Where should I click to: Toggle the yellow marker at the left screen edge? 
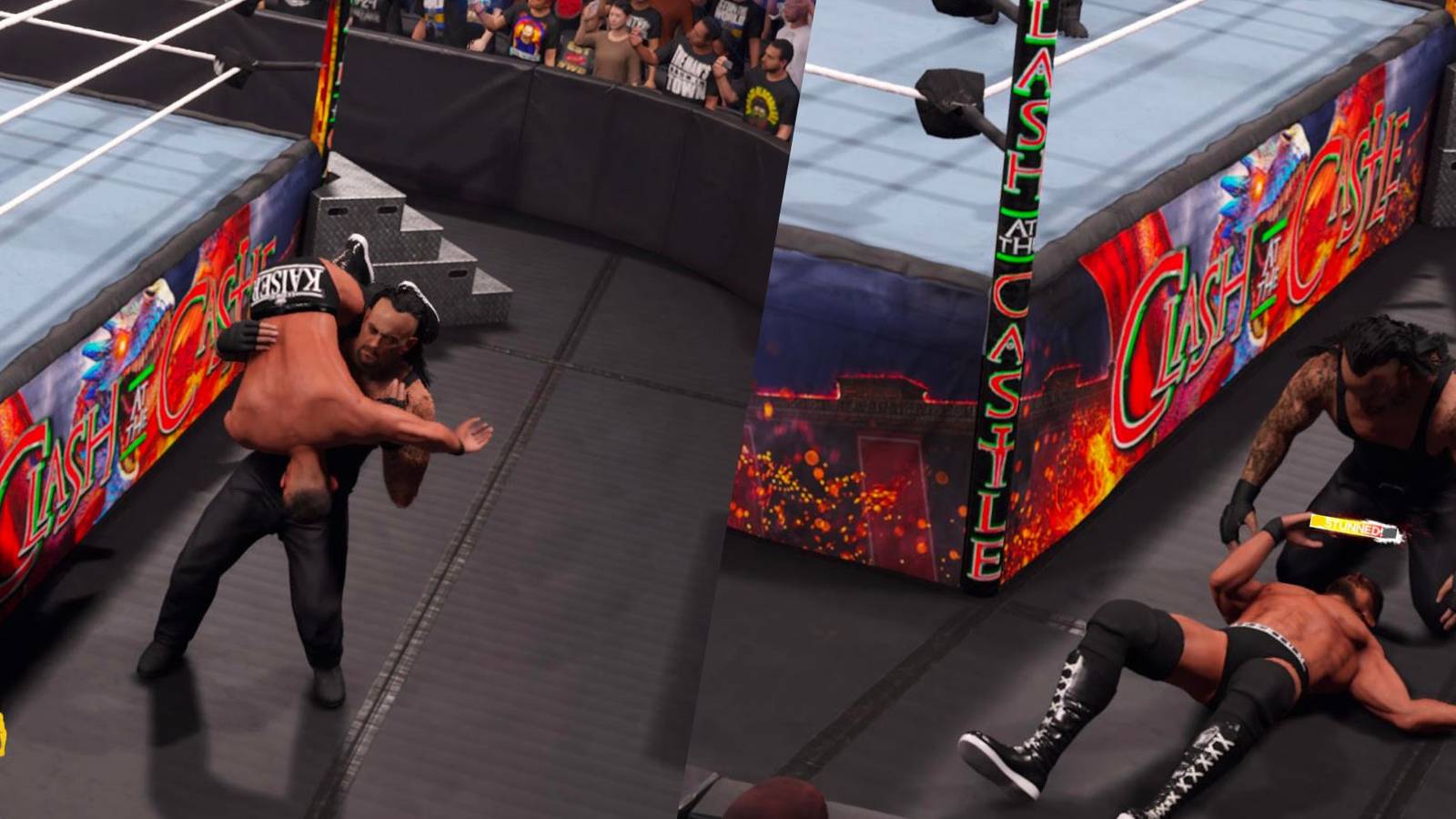(x=3, y=733)
